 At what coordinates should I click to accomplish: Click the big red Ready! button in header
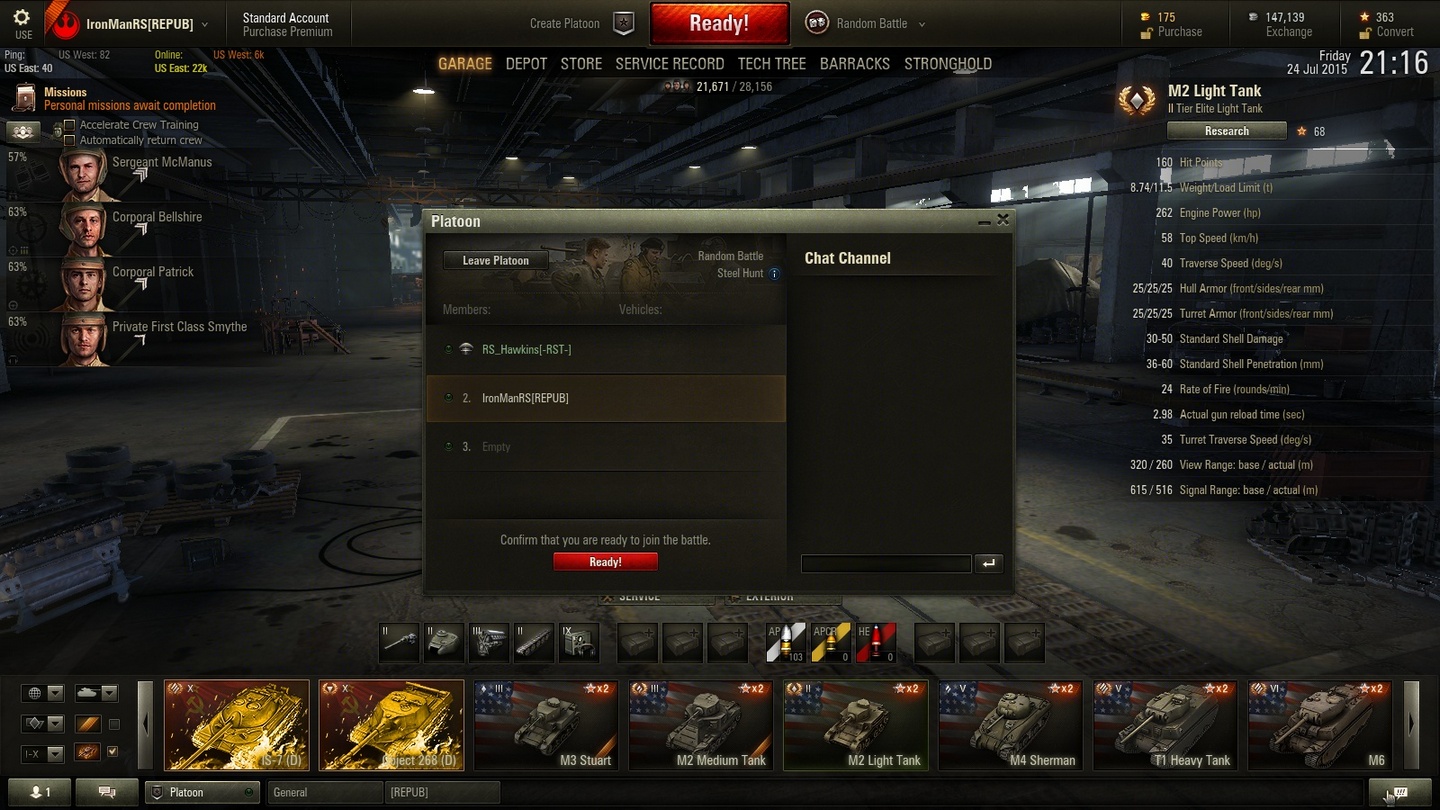click(x=719, y=24)
